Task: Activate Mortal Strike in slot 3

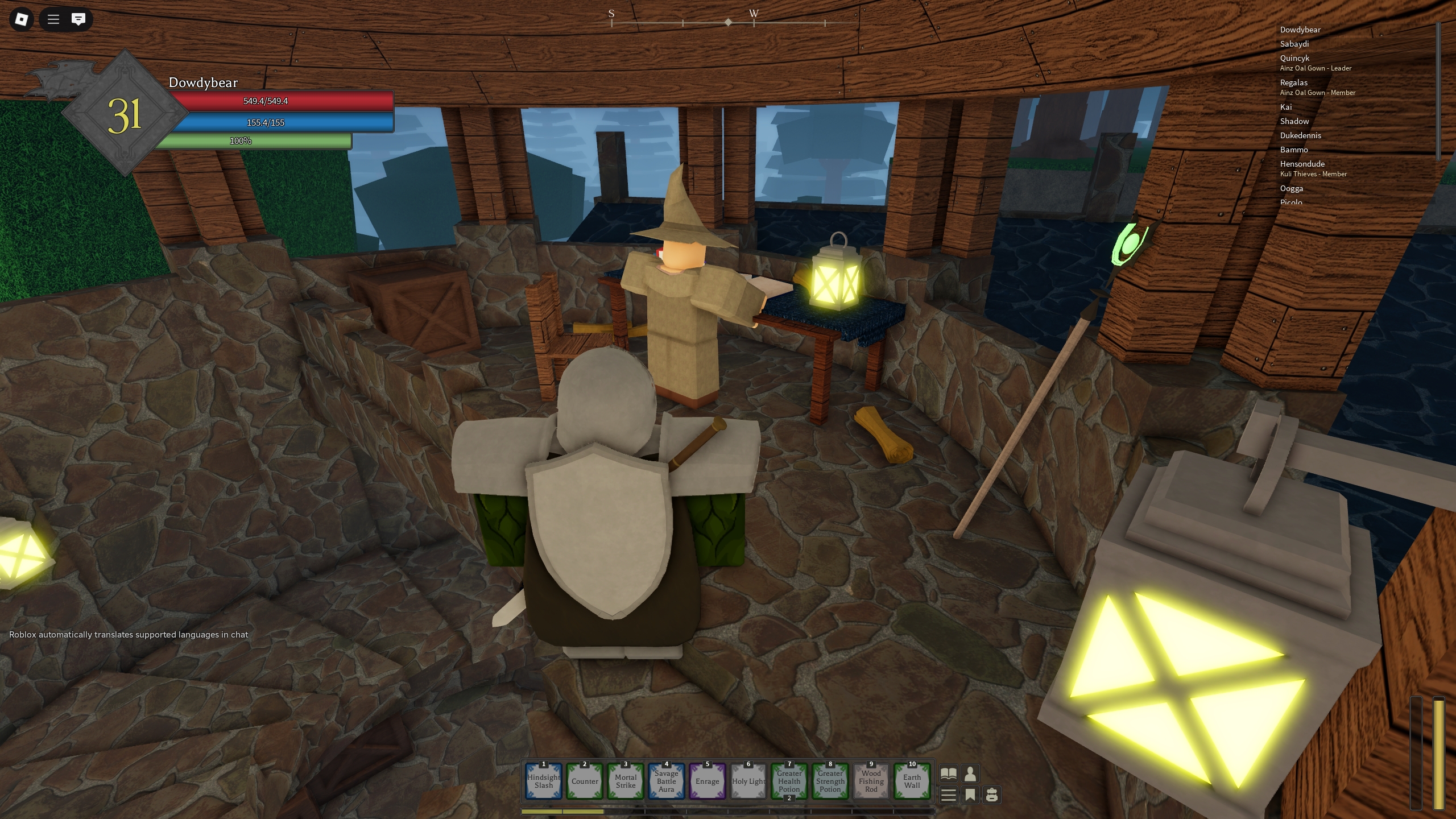Action: (x=626, y=781)
